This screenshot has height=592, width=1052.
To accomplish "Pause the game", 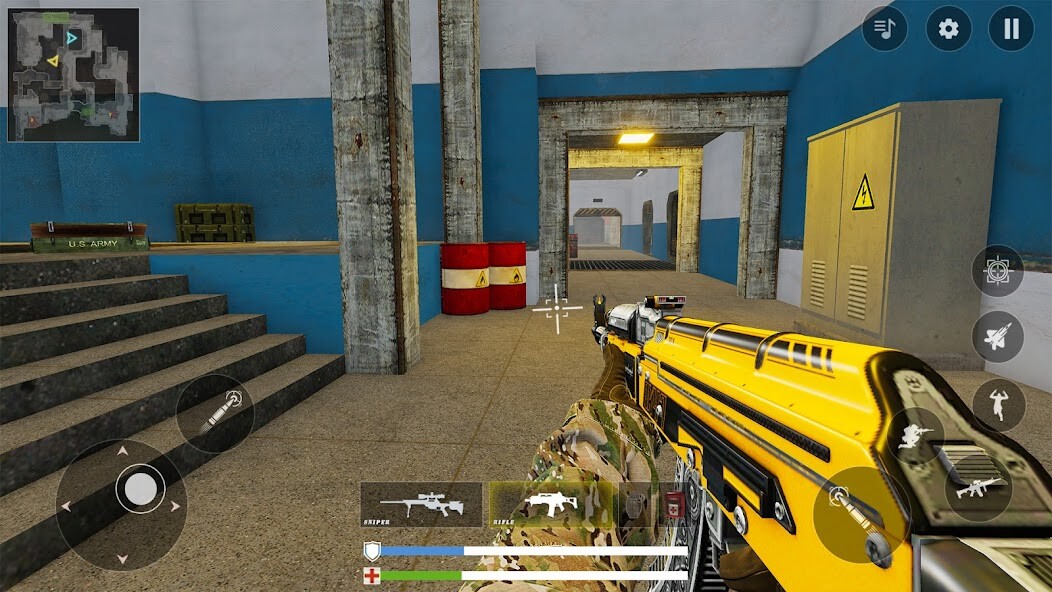I will (x=1011, y=29).
